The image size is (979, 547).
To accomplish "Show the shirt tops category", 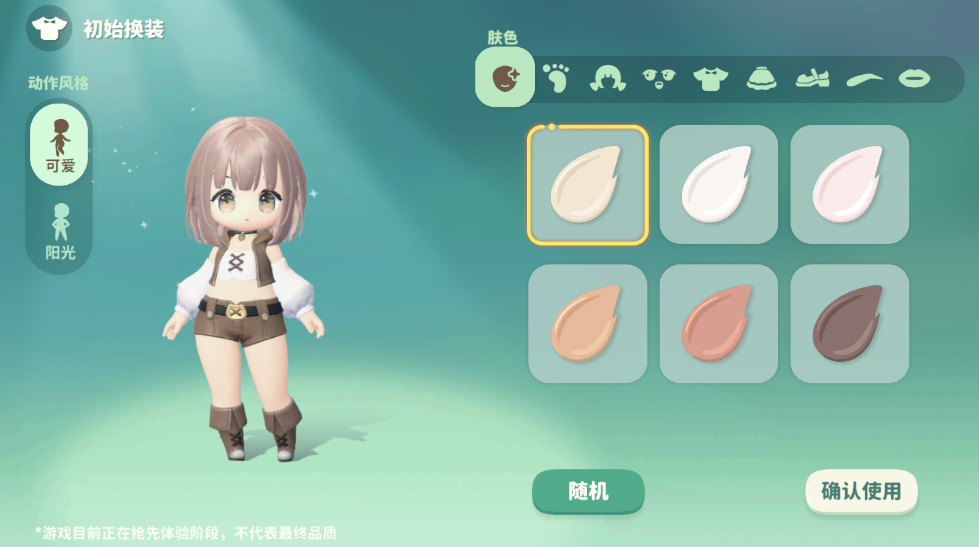I will point(710,78).
